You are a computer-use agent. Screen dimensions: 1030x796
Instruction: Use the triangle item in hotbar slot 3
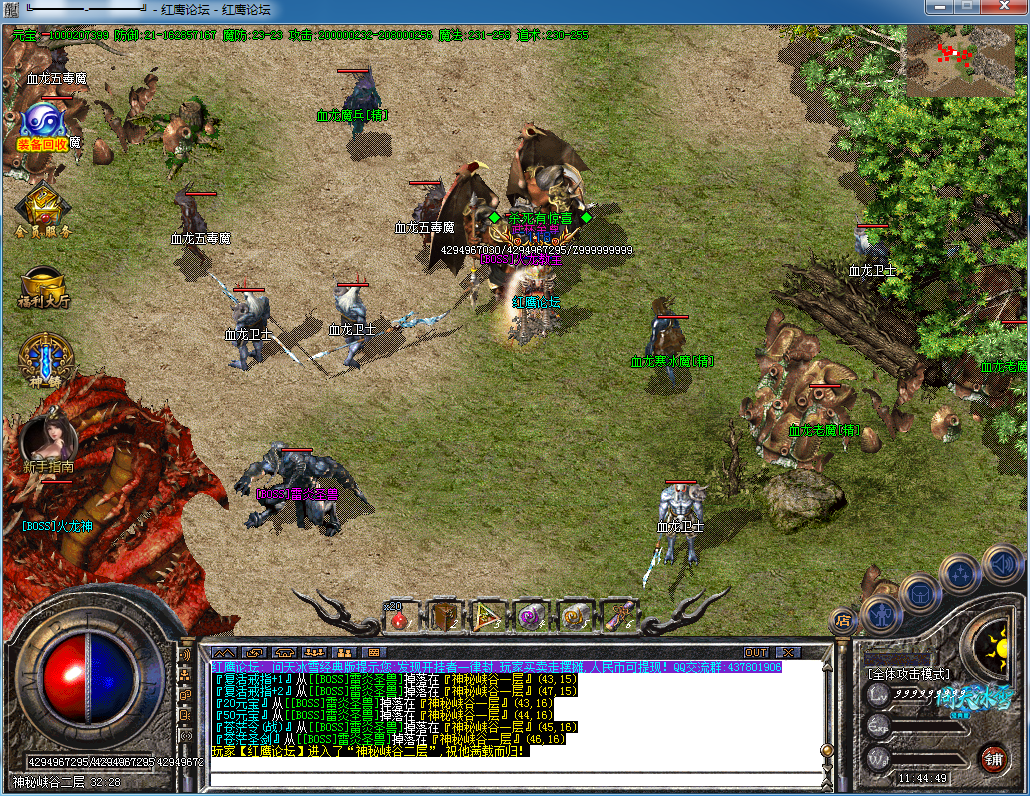click(x=487, y=615)
